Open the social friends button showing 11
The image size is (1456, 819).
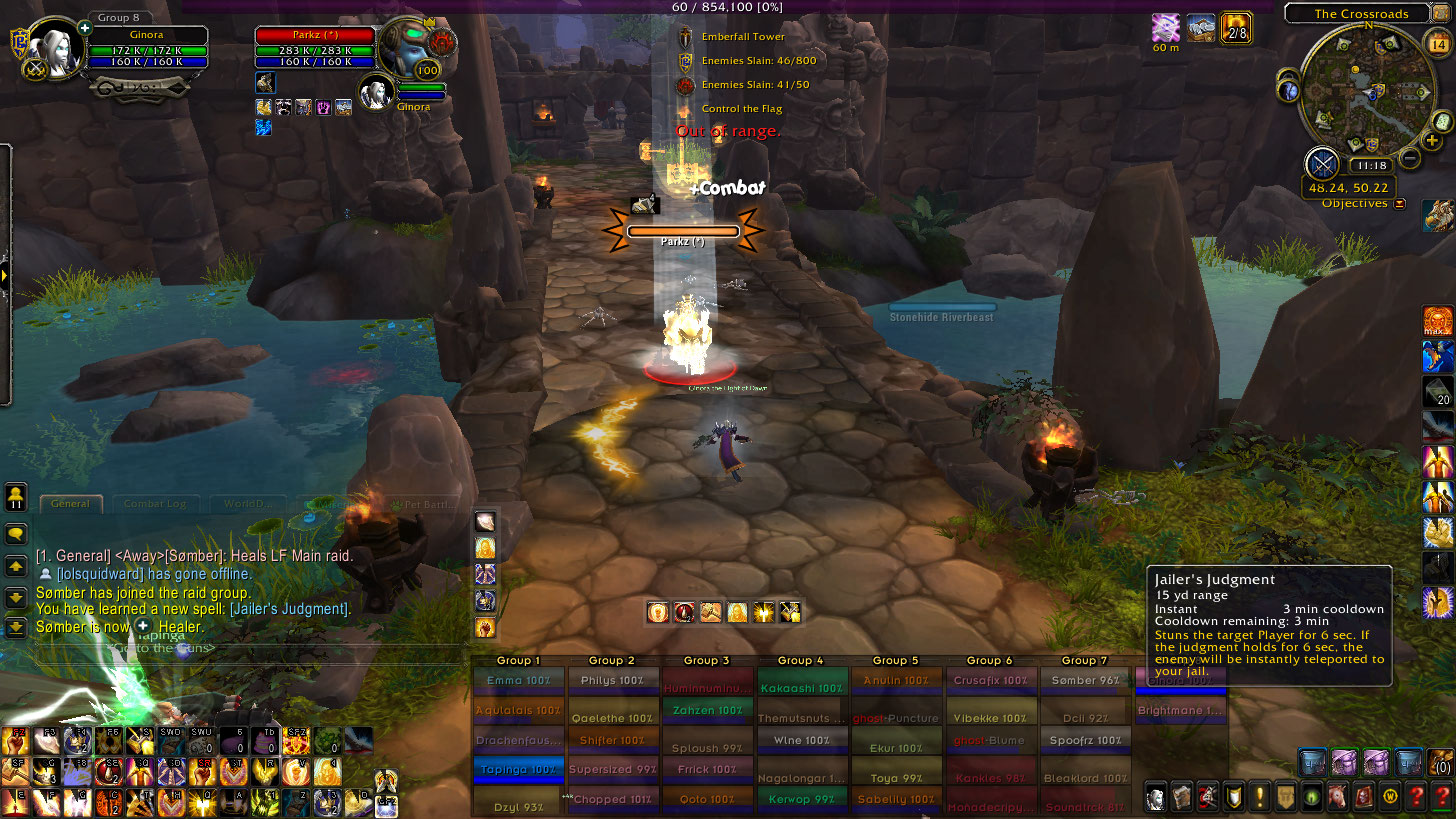[16, 497]
